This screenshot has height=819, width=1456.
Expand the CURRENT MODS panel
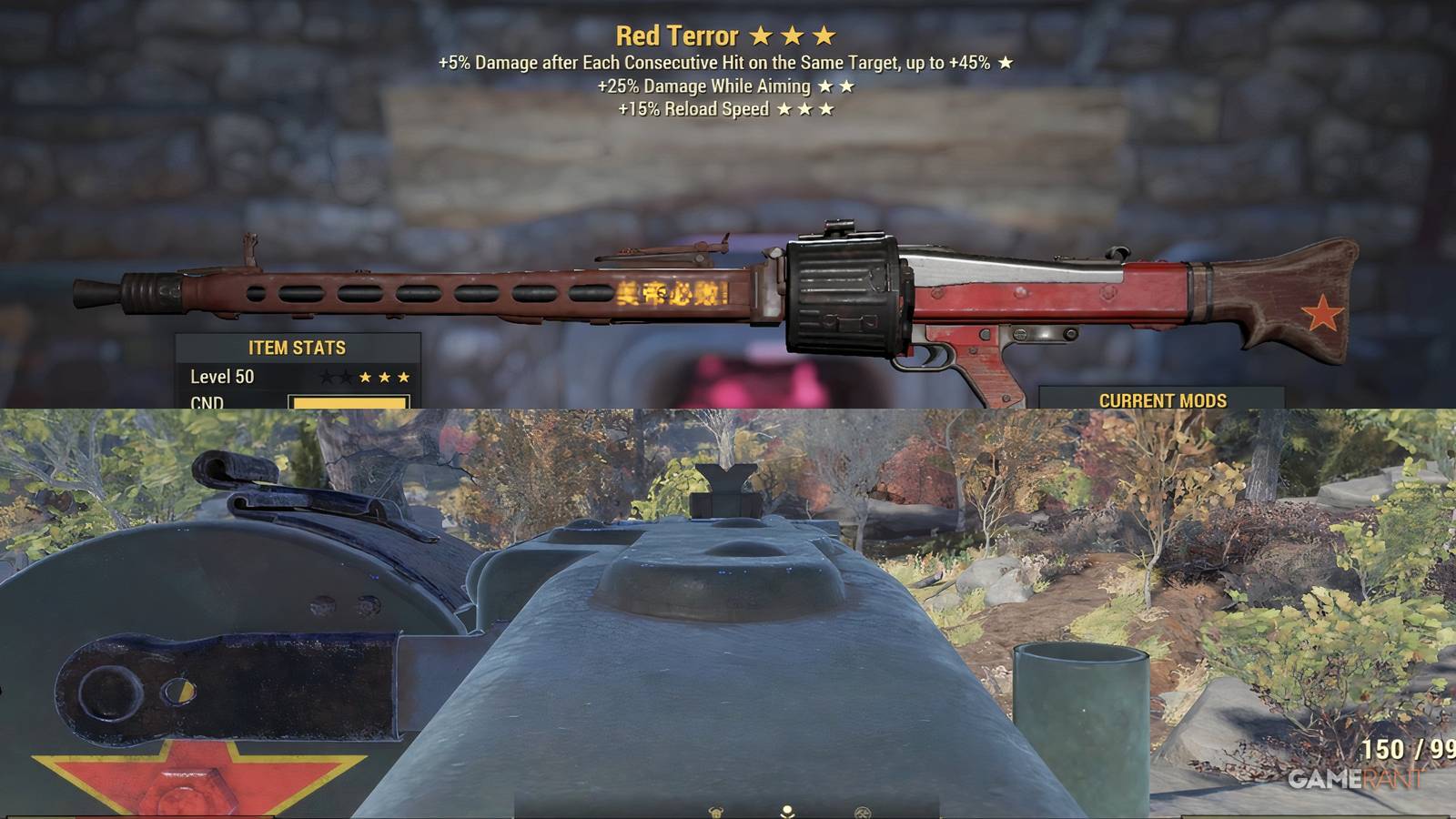click(x=1163, y=399)
